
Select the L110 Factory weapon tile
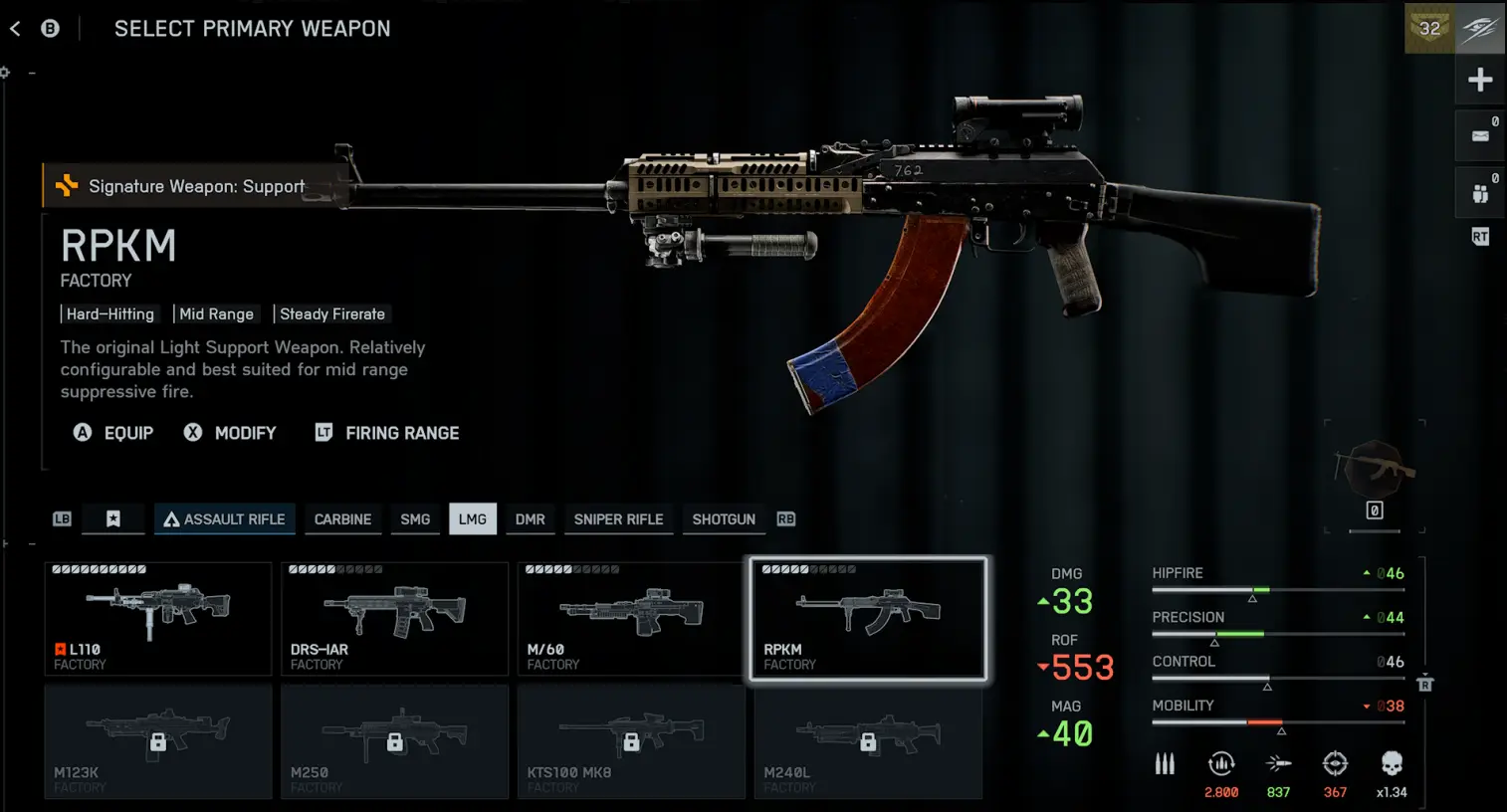(x=158, y=618)
